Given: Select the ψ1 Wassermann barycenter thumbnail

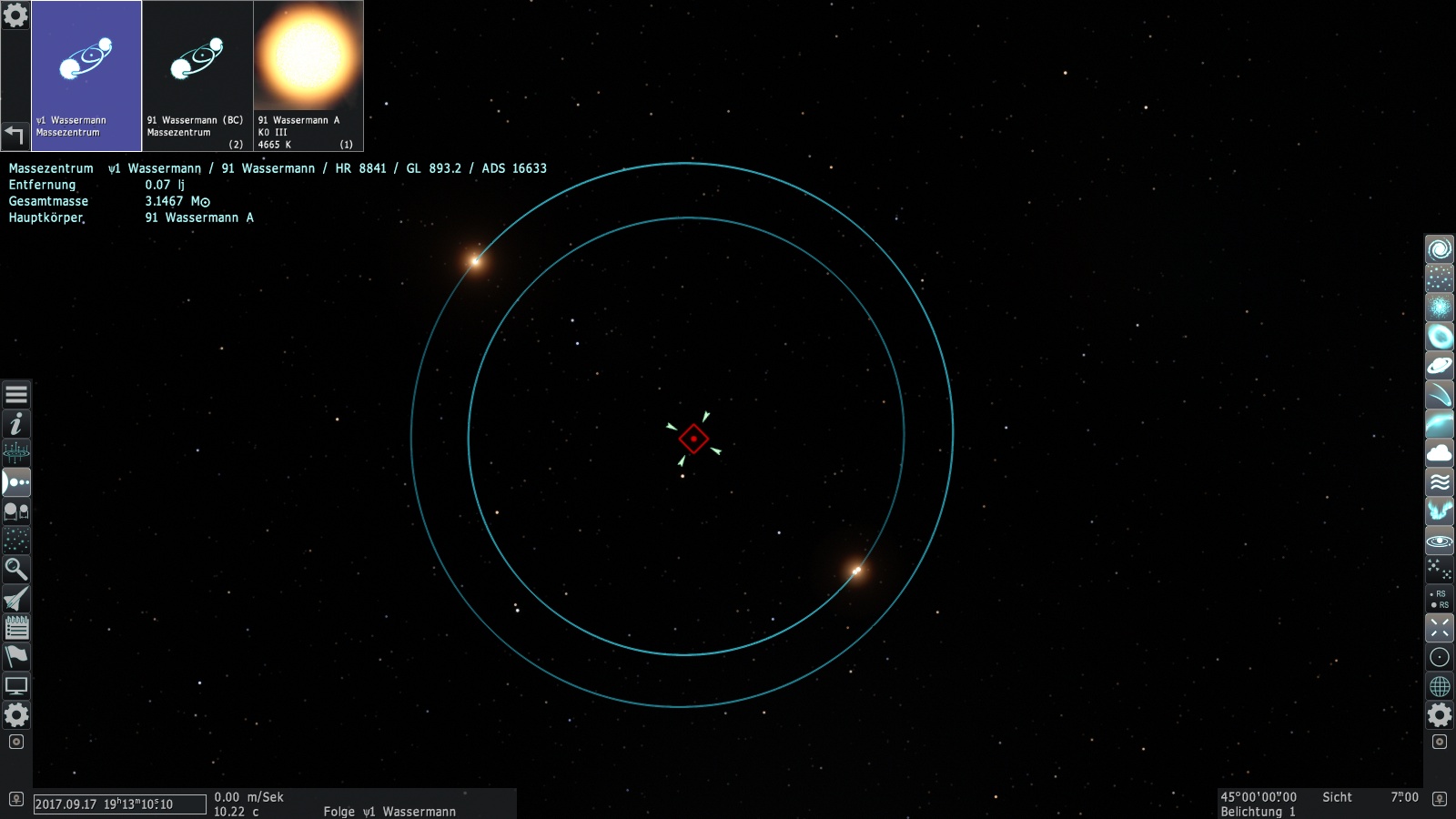Looking at the screenshot, I should tap(86, 75).
